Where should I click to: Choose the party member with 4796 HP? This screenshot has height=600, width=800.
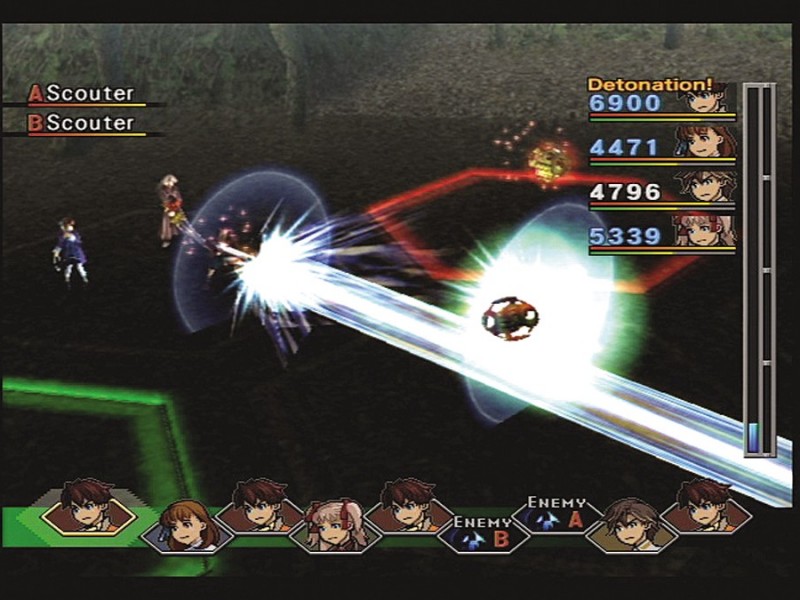pyautogui.click(x=662, y=191)
